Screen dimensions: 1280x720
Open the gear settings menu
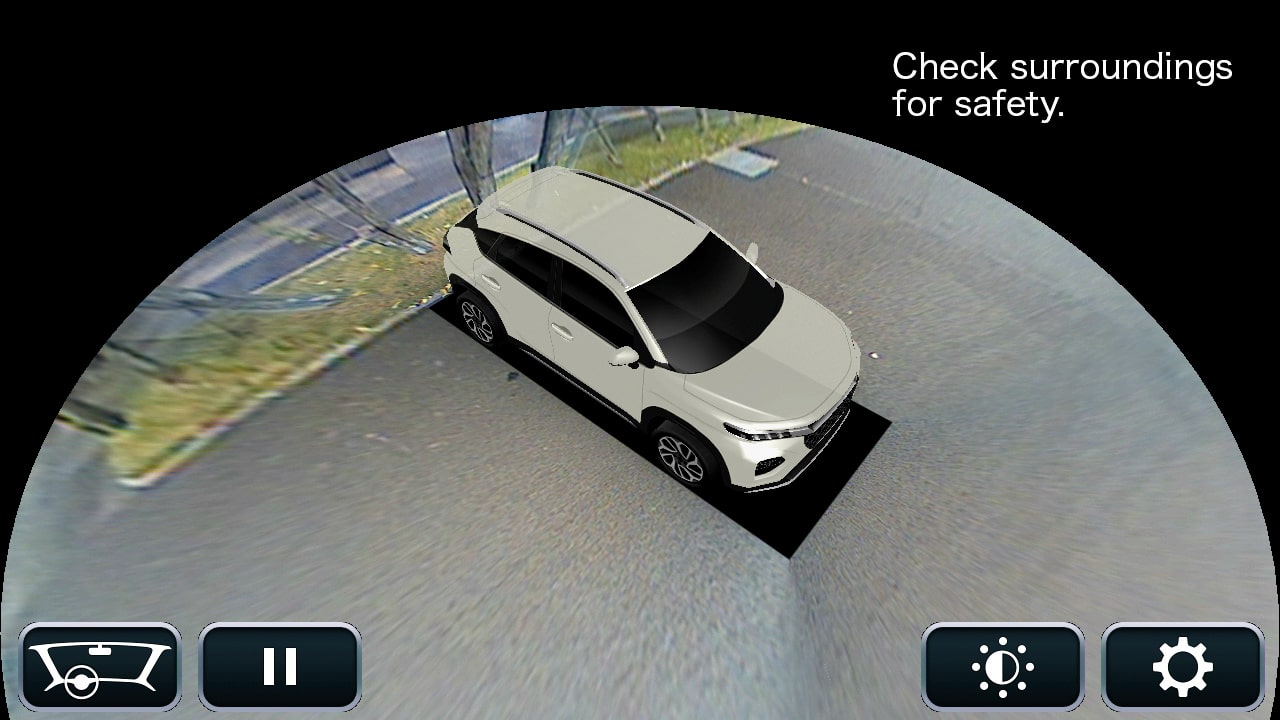1183,666
